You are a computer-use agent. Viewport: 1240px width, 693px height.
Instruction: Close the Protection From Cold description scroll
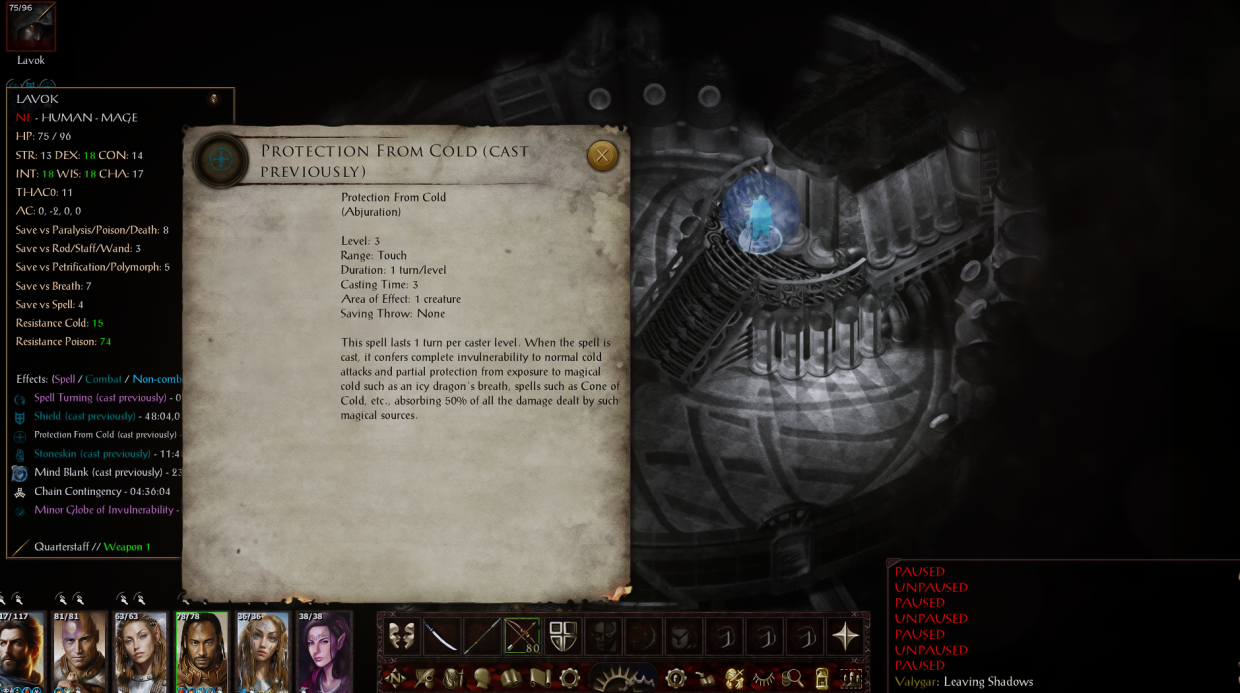(x=602, y=155)
